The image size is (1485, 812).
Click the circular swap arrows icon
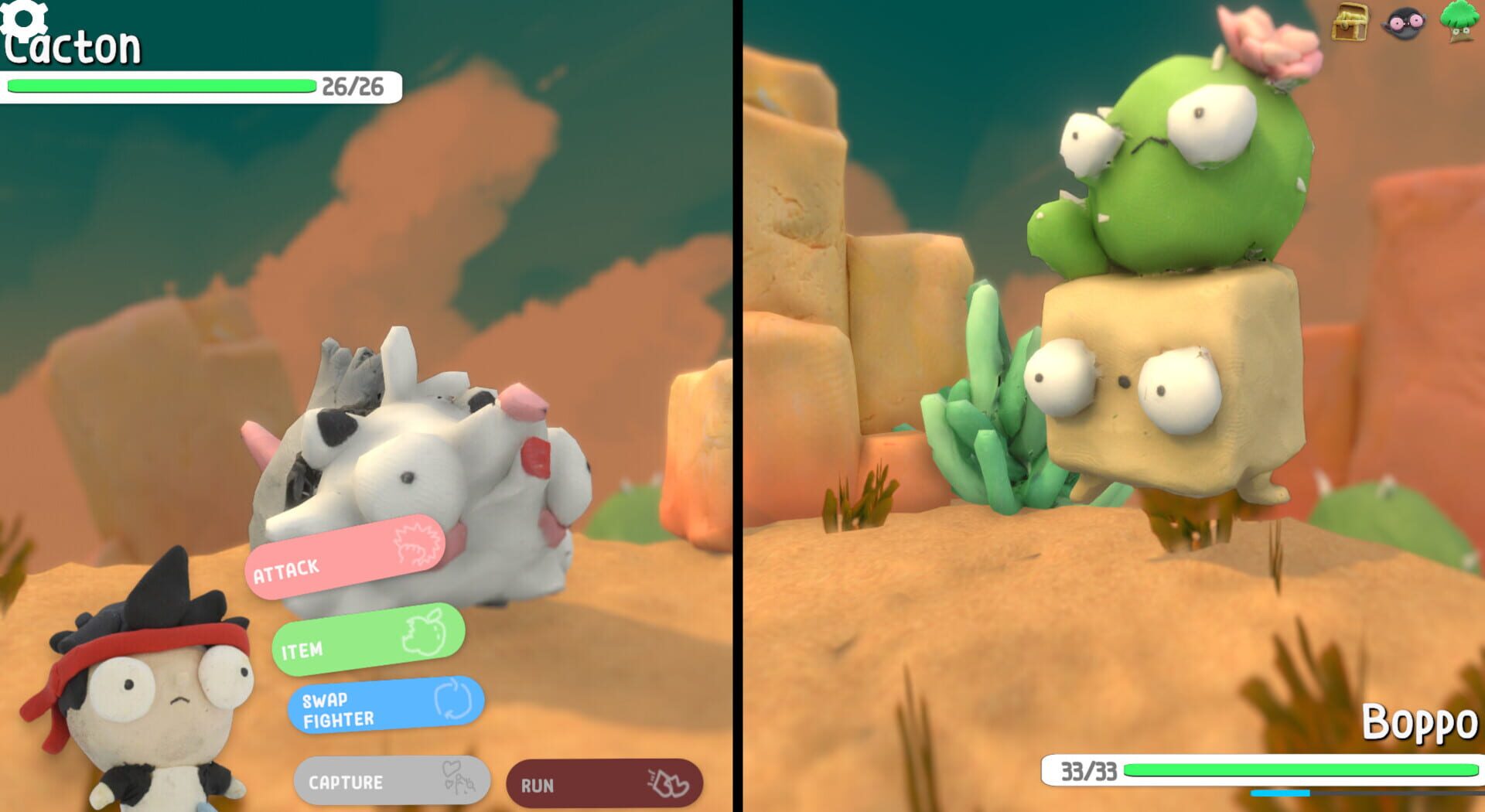point(452,702)
